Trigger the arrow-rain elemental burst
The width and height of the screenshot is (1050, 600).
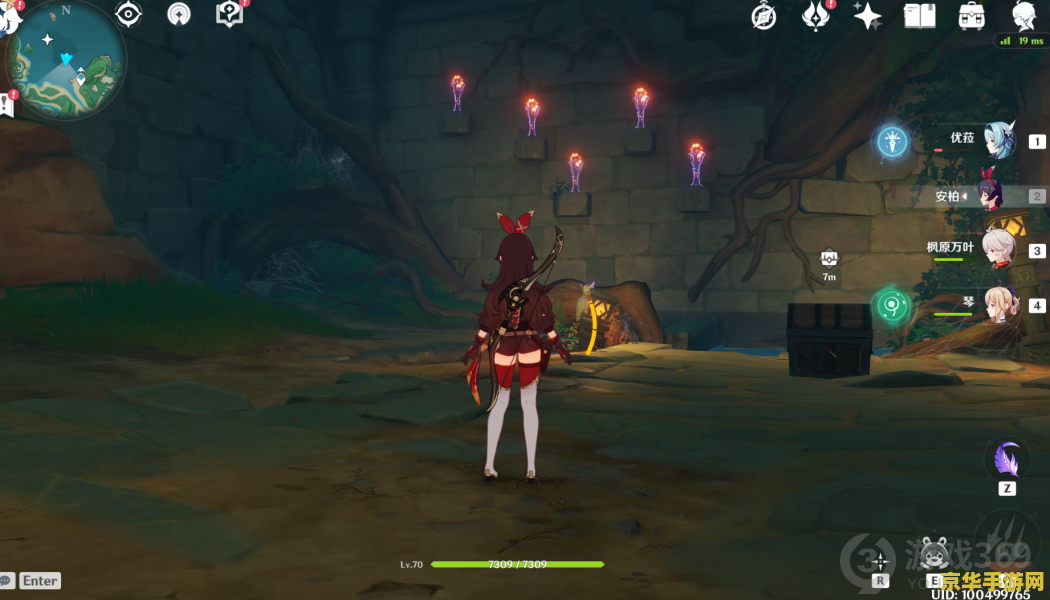[x=1005, y=541]
